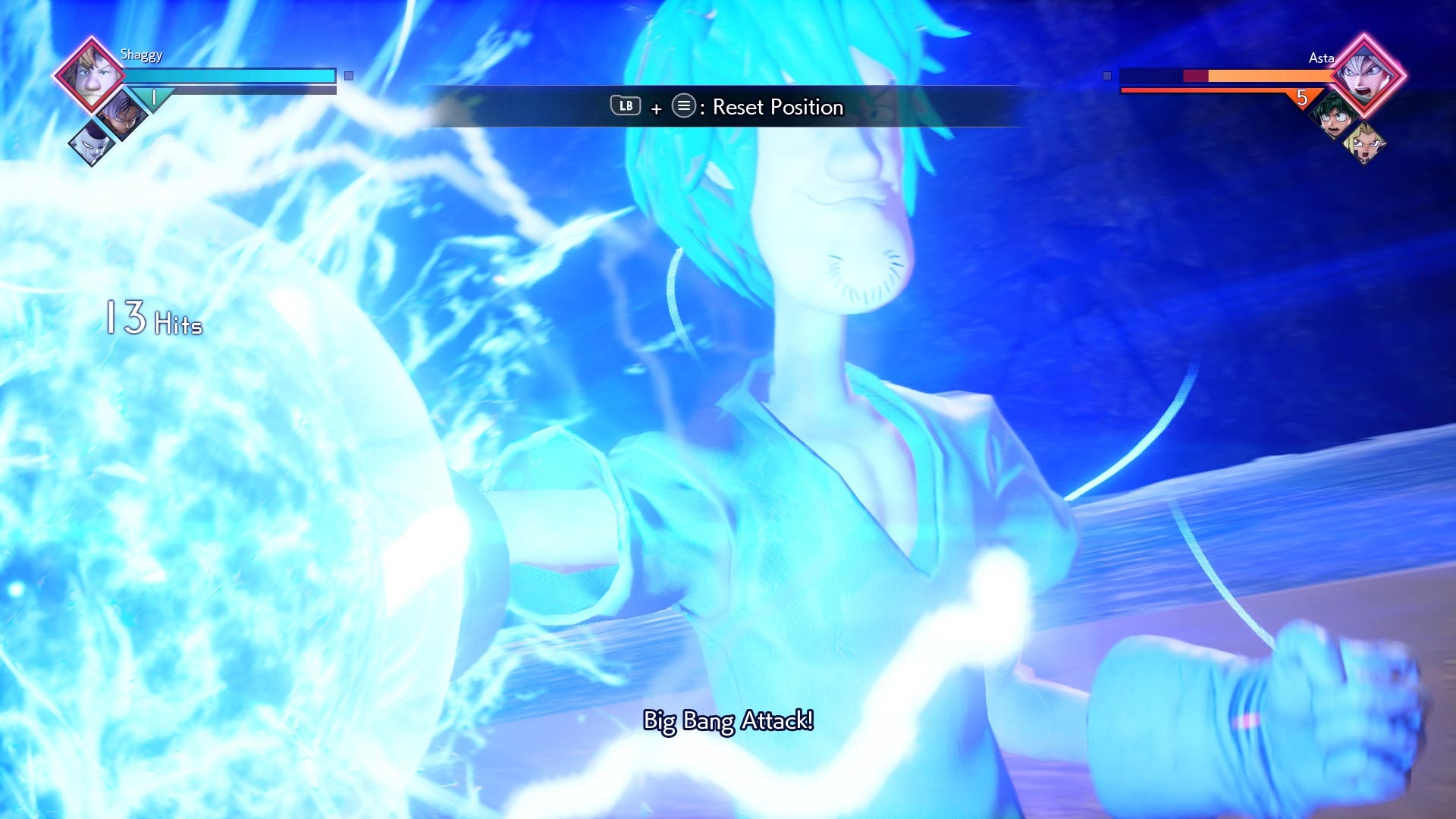Click Asta's stock counter showing 5
1456x819 pixels.
1301,98
